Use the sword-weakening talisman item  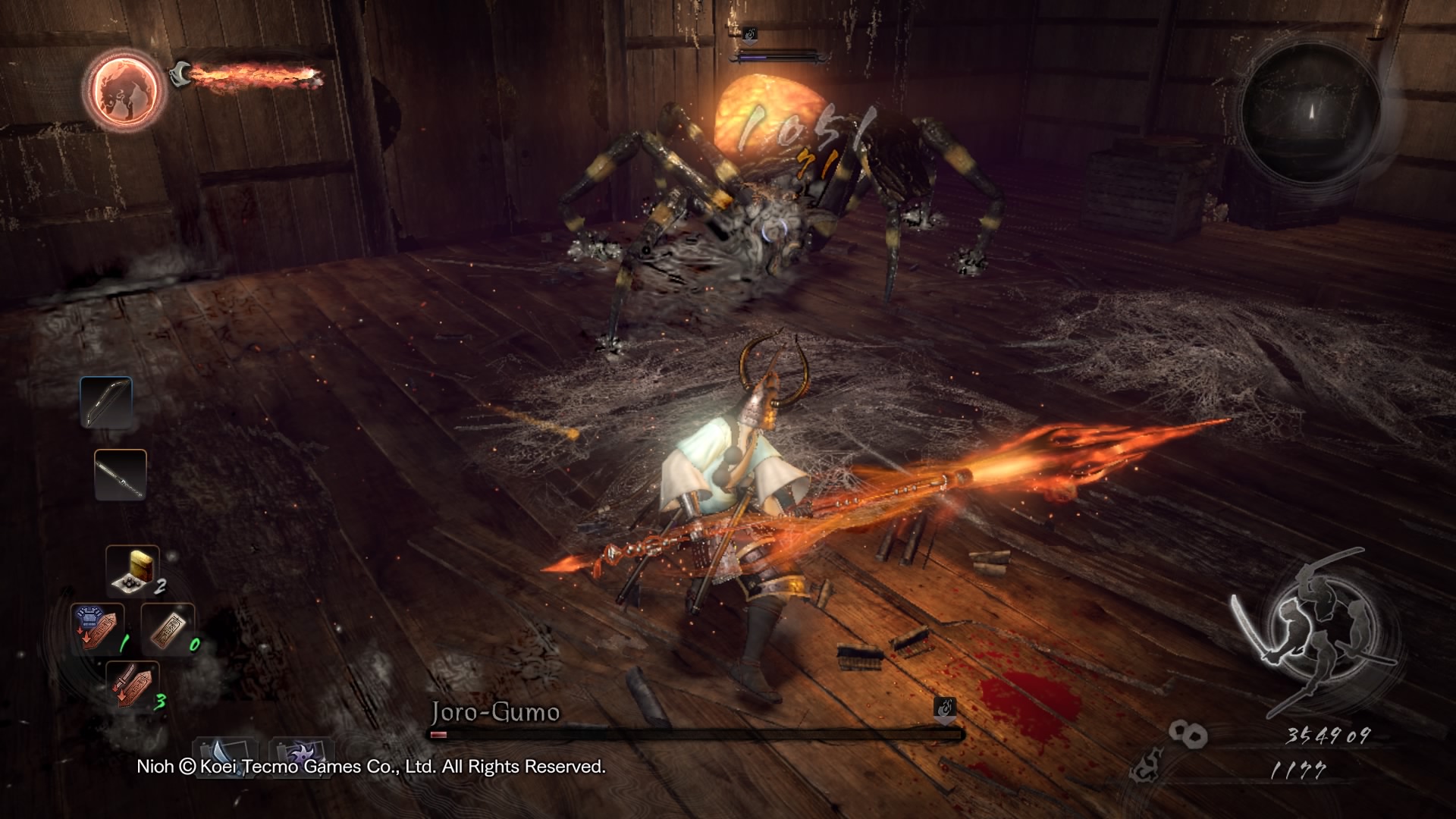pyautogui.click(x=133, y=683)
